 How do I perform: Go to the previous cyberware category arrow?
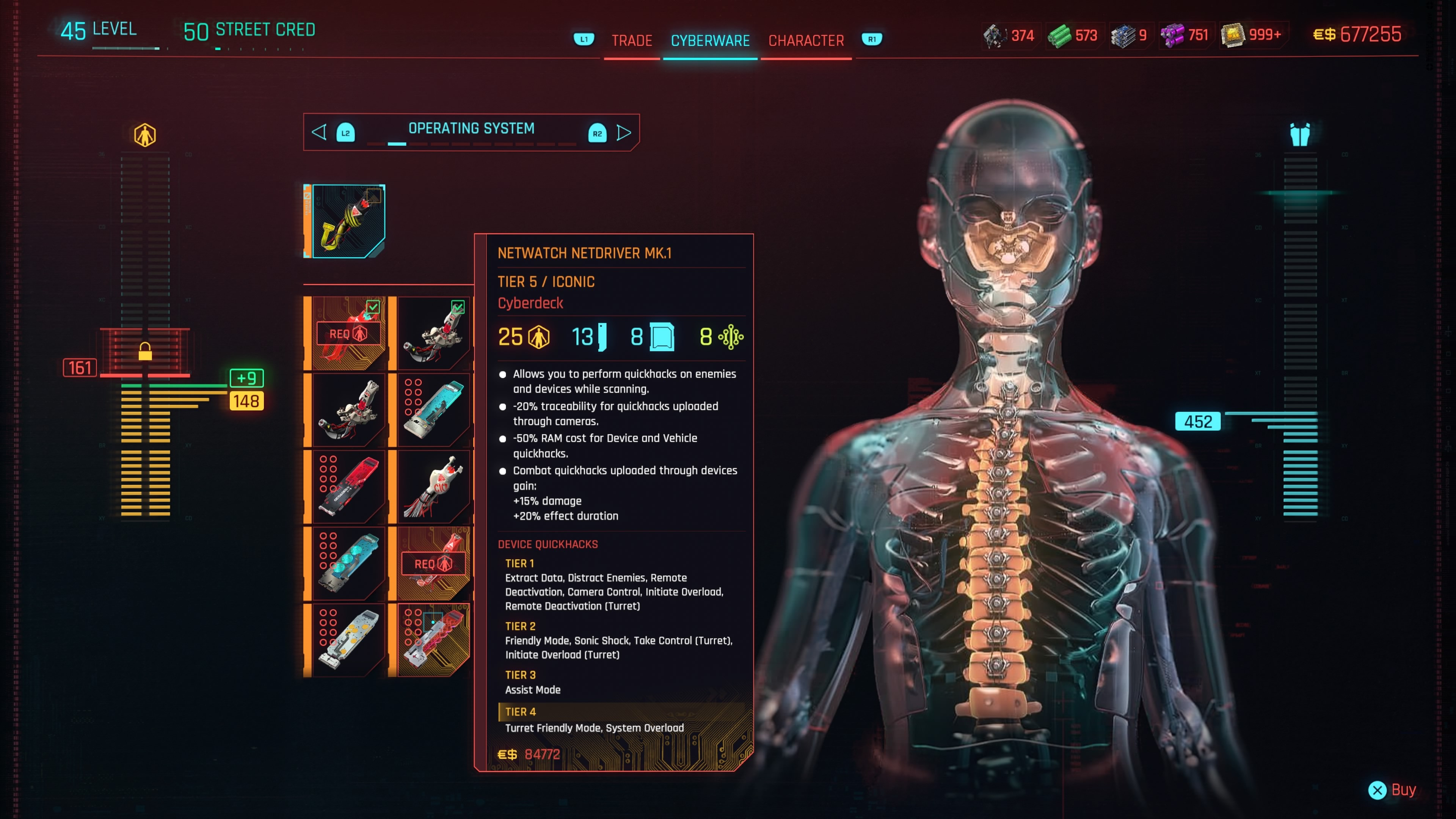click(319, 133)
